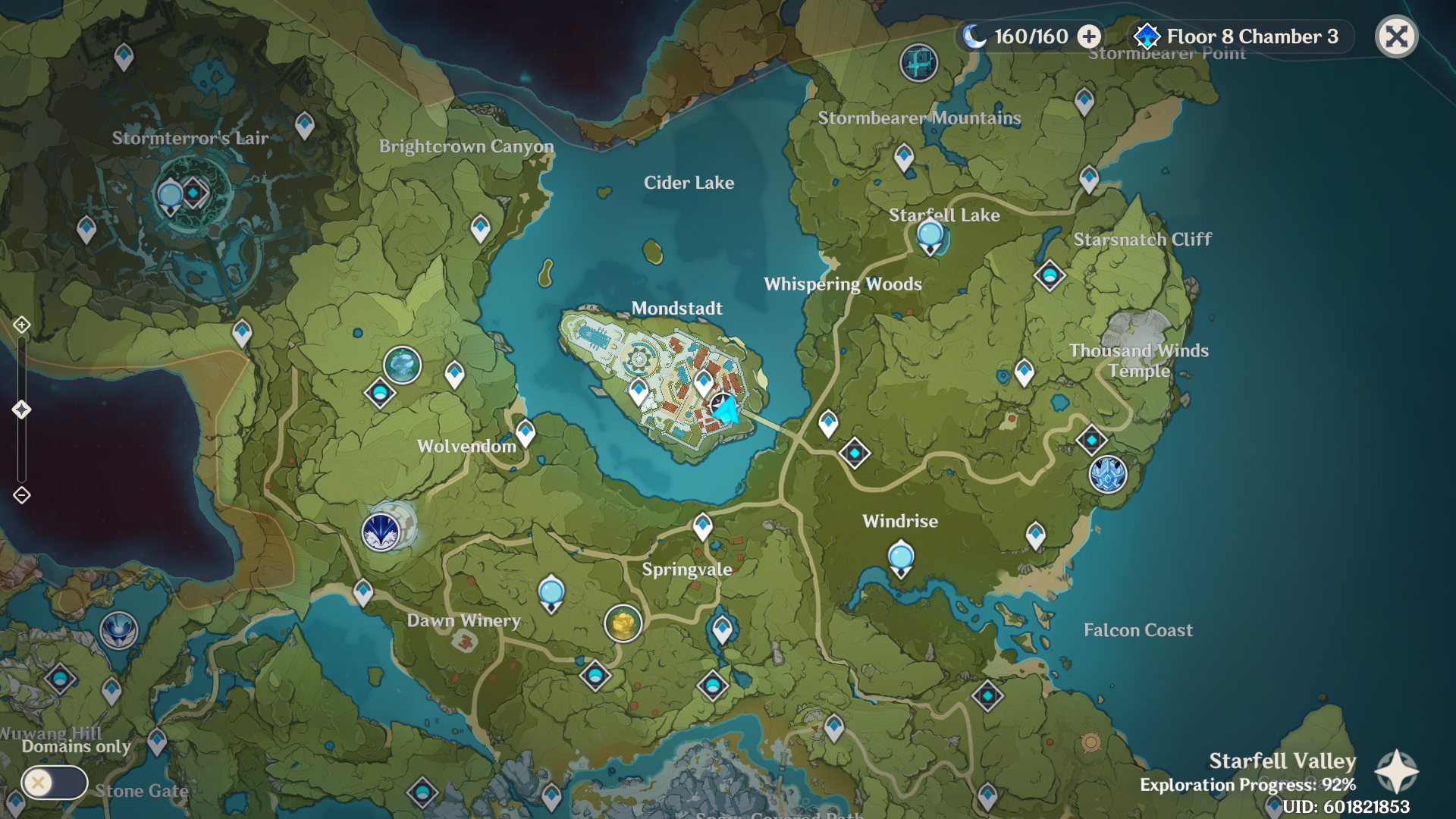Select the round blue boss icon below Thousand Winds Temple
Image resolution: width=1456 pixels, height=819 pixels.
click(x=1107, y=475)
